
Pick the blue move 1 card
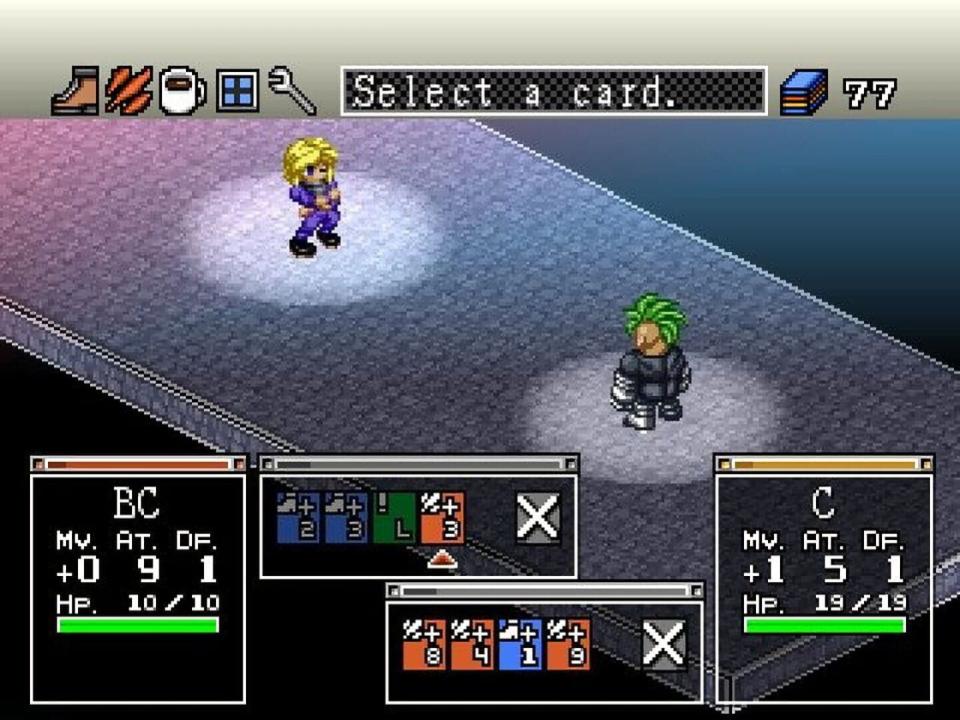(520, 644)
